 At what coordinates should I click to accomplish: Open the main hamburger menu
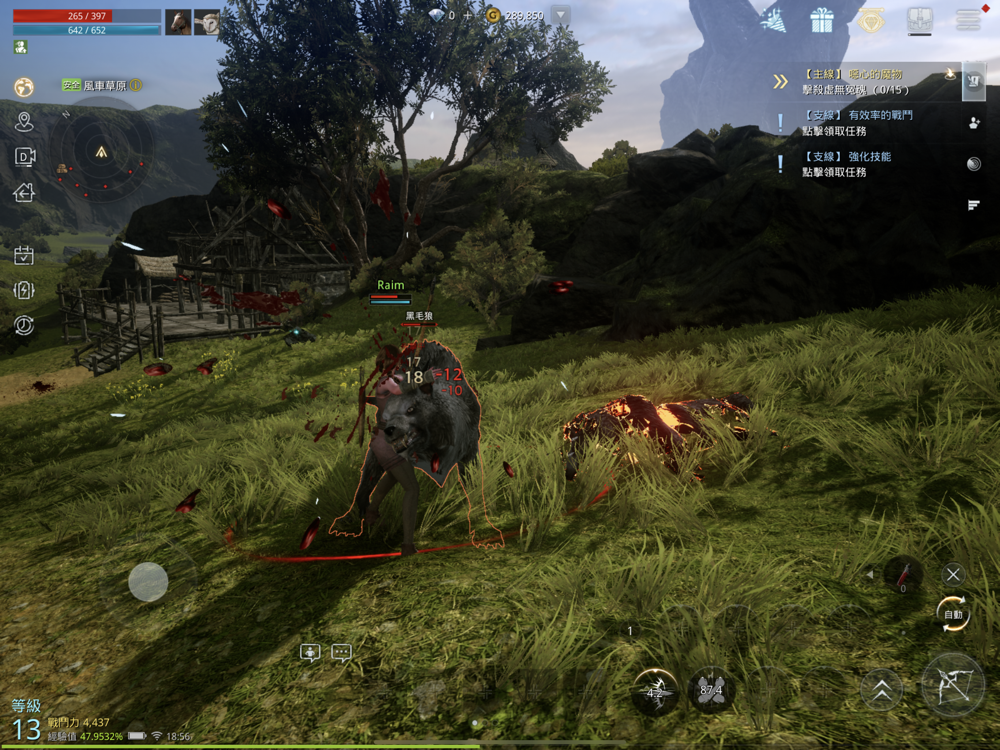[x=967, y=20]
